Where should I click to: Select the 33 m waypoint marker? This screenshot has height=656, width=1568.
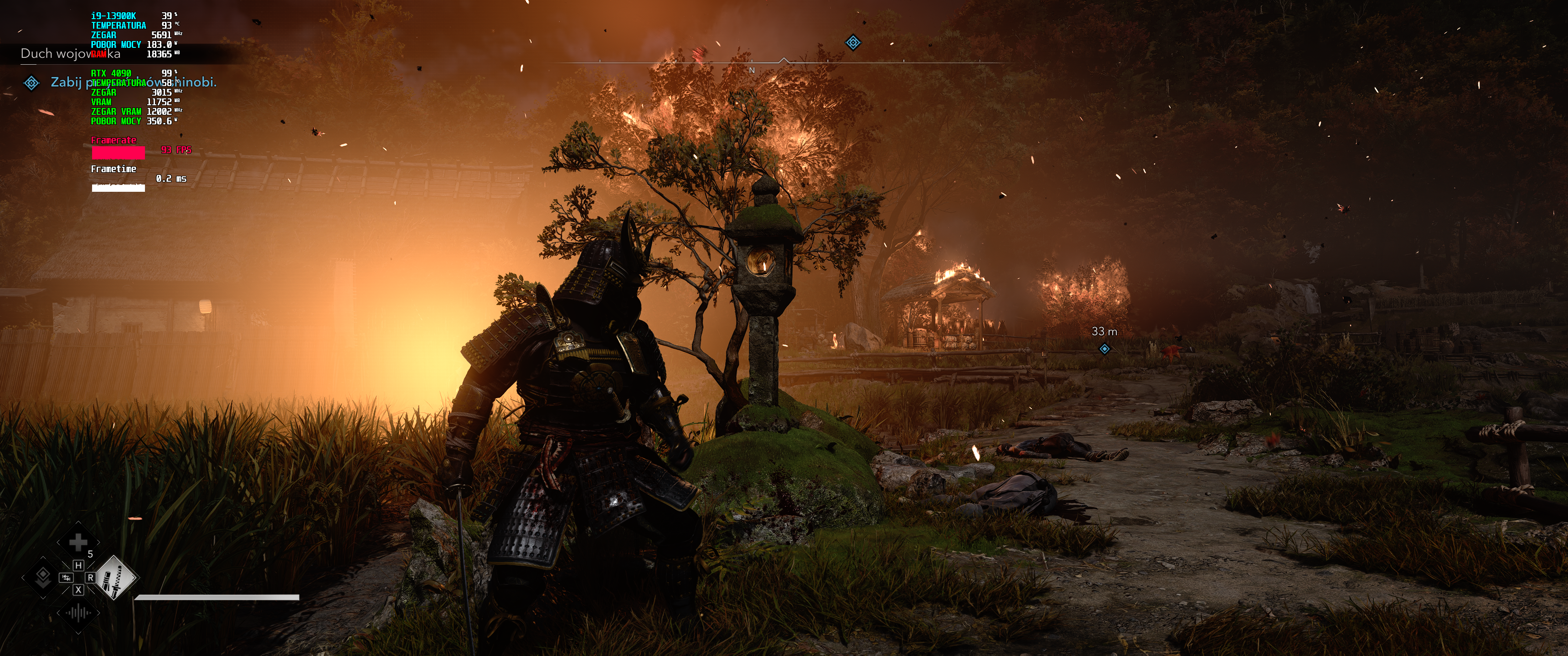(x=1104, y=348)
